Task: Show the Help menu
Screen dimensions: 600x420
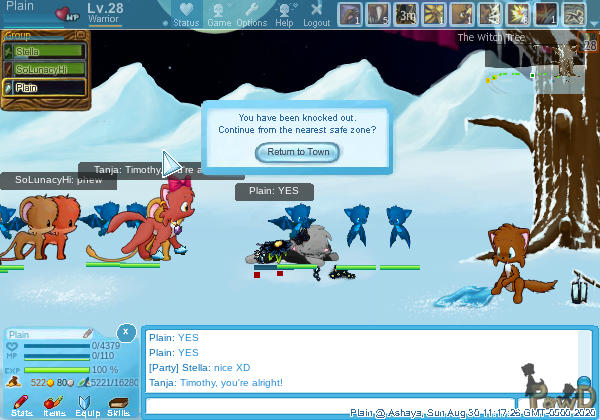Action: pos(284,14)
